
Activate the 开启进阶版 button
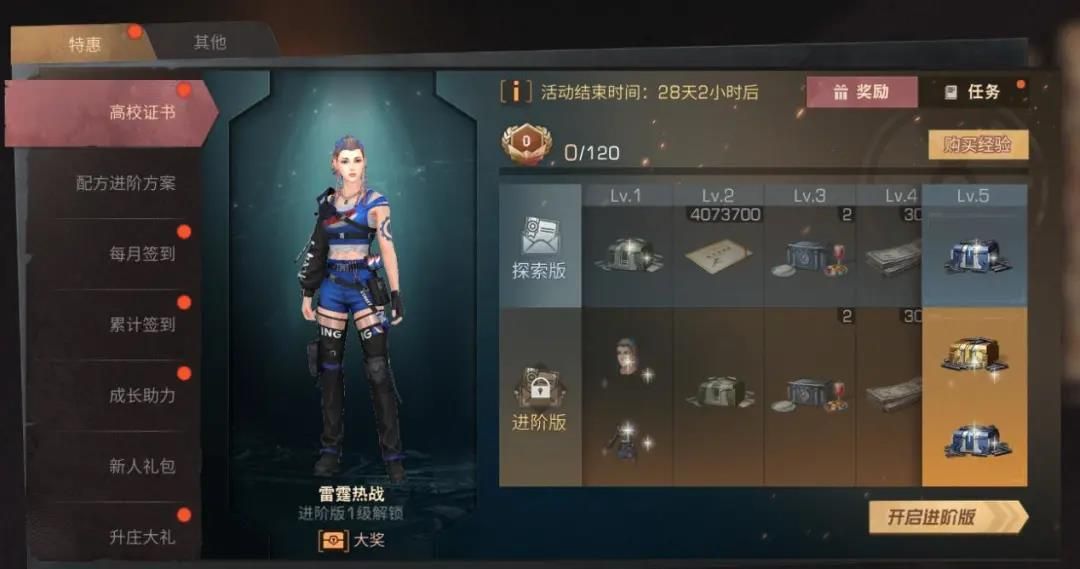pos(946,517)
